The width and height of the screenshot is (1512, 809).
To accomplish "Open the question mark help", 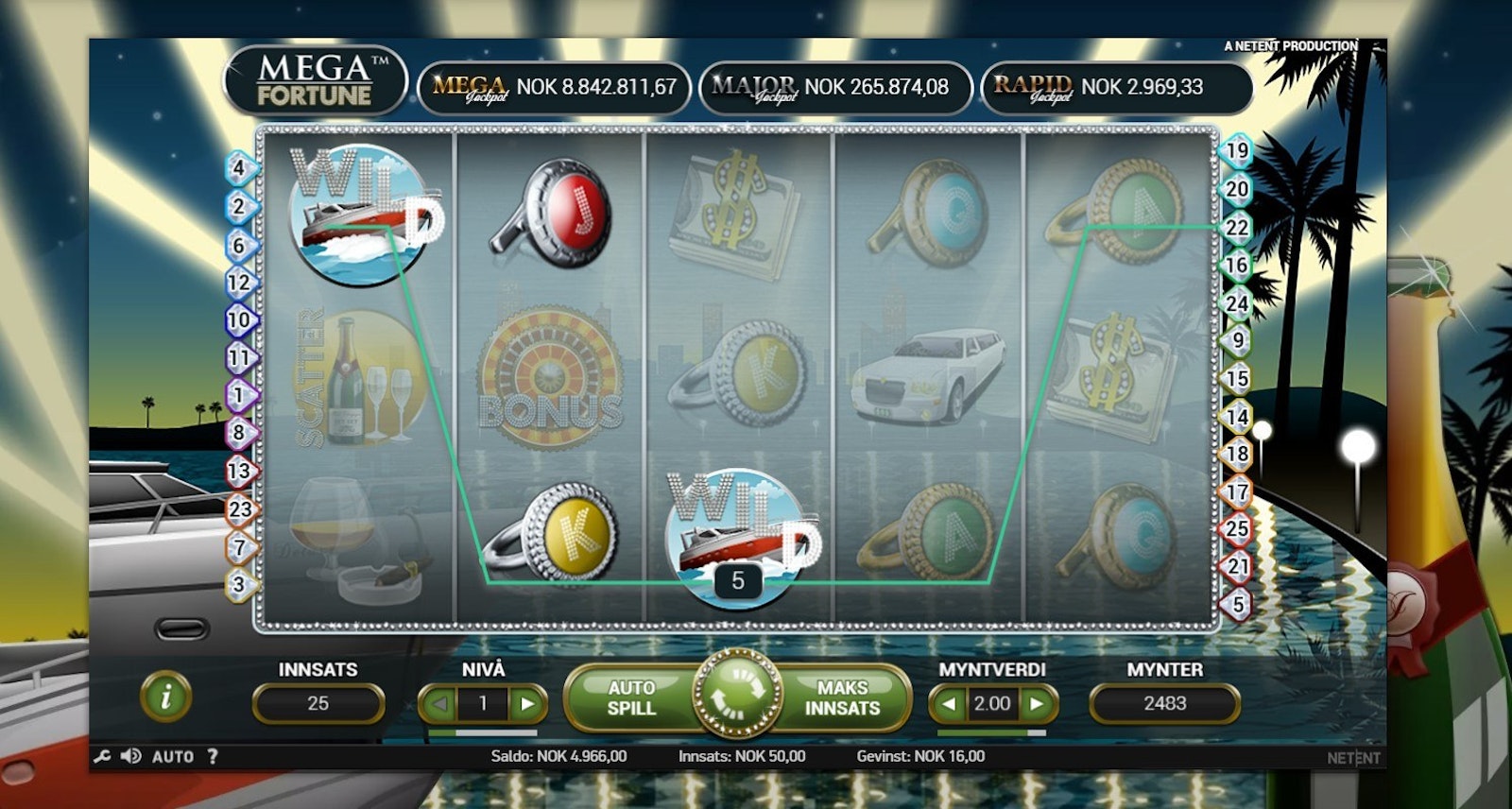I will 213,756.
